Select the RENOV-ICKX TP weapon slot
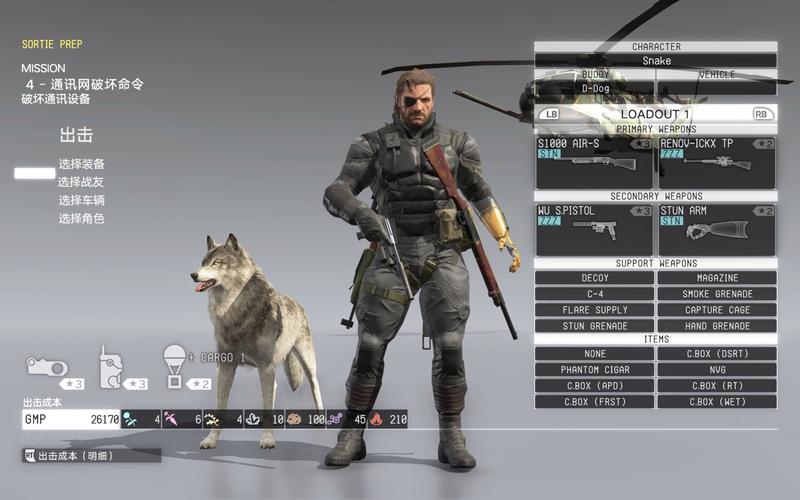The height and width of the screenshot is (500, 800). click(717, 163)
